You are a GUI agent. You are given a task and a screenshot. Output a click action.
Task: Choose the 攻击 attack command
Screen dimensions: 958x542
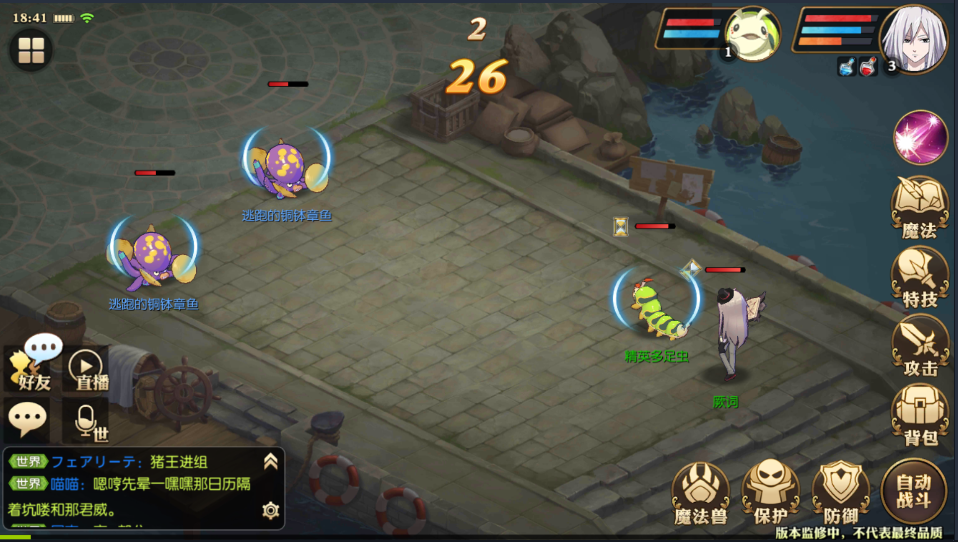(x=920, y=345)
